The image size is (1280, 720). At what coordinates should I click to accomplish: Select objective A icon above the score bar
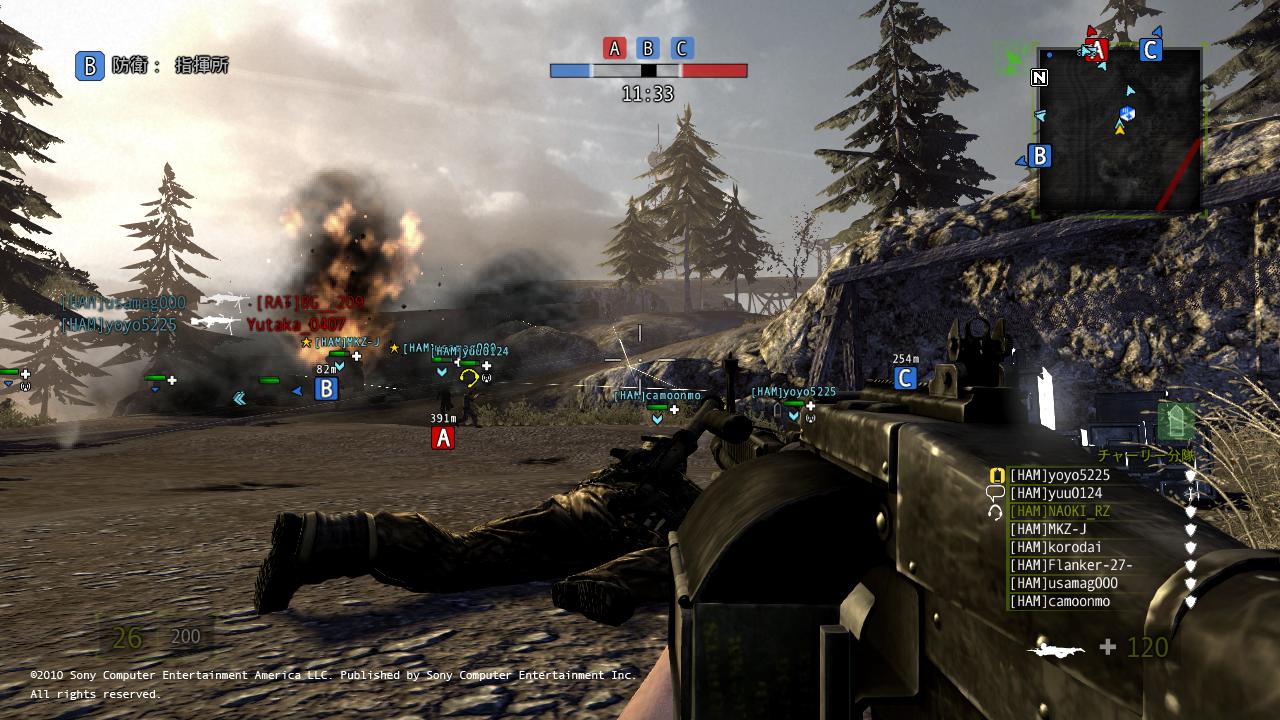[614, 48]
